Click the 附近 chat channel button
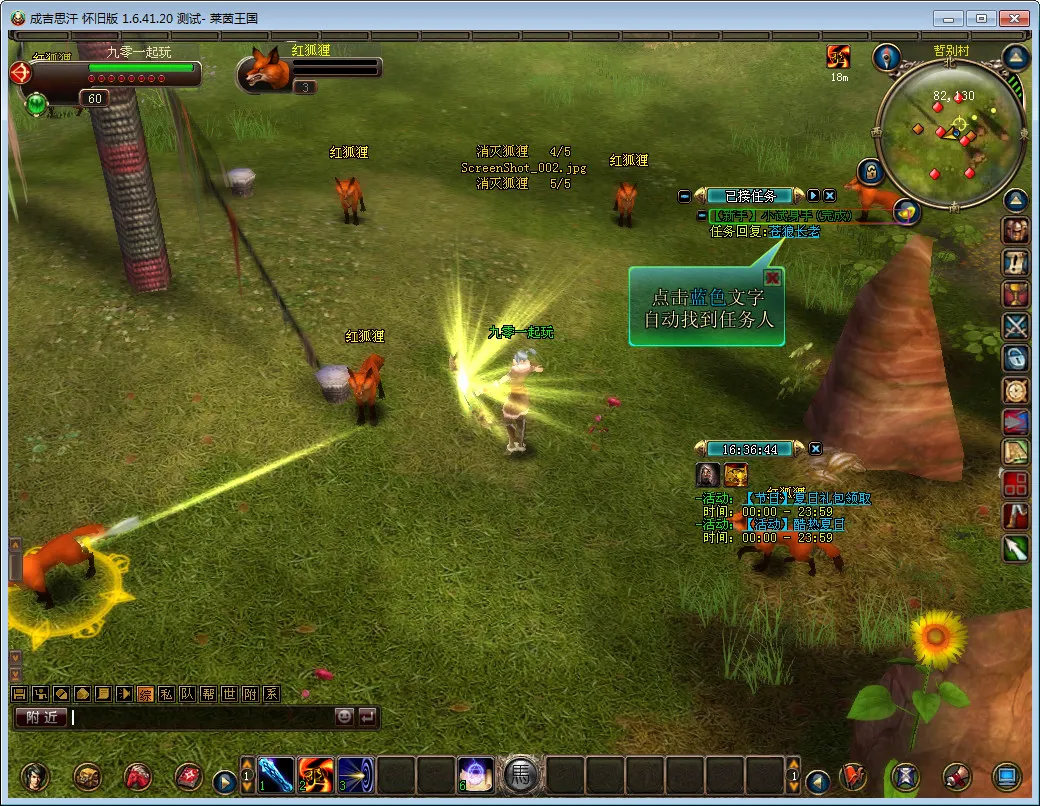The image size is (1040, 806). point(40,717)
